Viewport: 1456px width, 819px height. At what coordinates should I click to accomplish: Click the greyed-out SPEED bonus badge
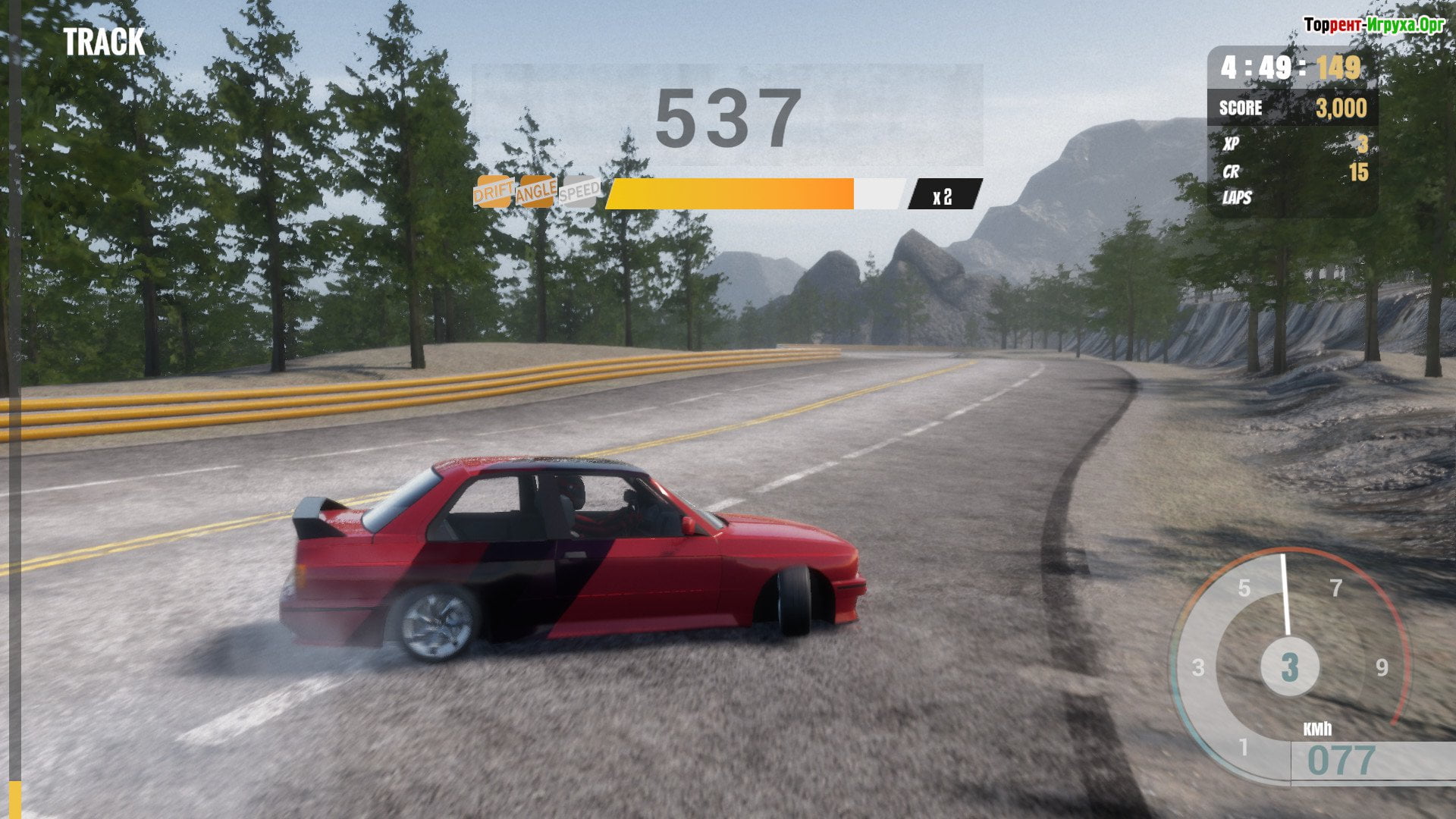pyautogui.click(x=579, y=191)
